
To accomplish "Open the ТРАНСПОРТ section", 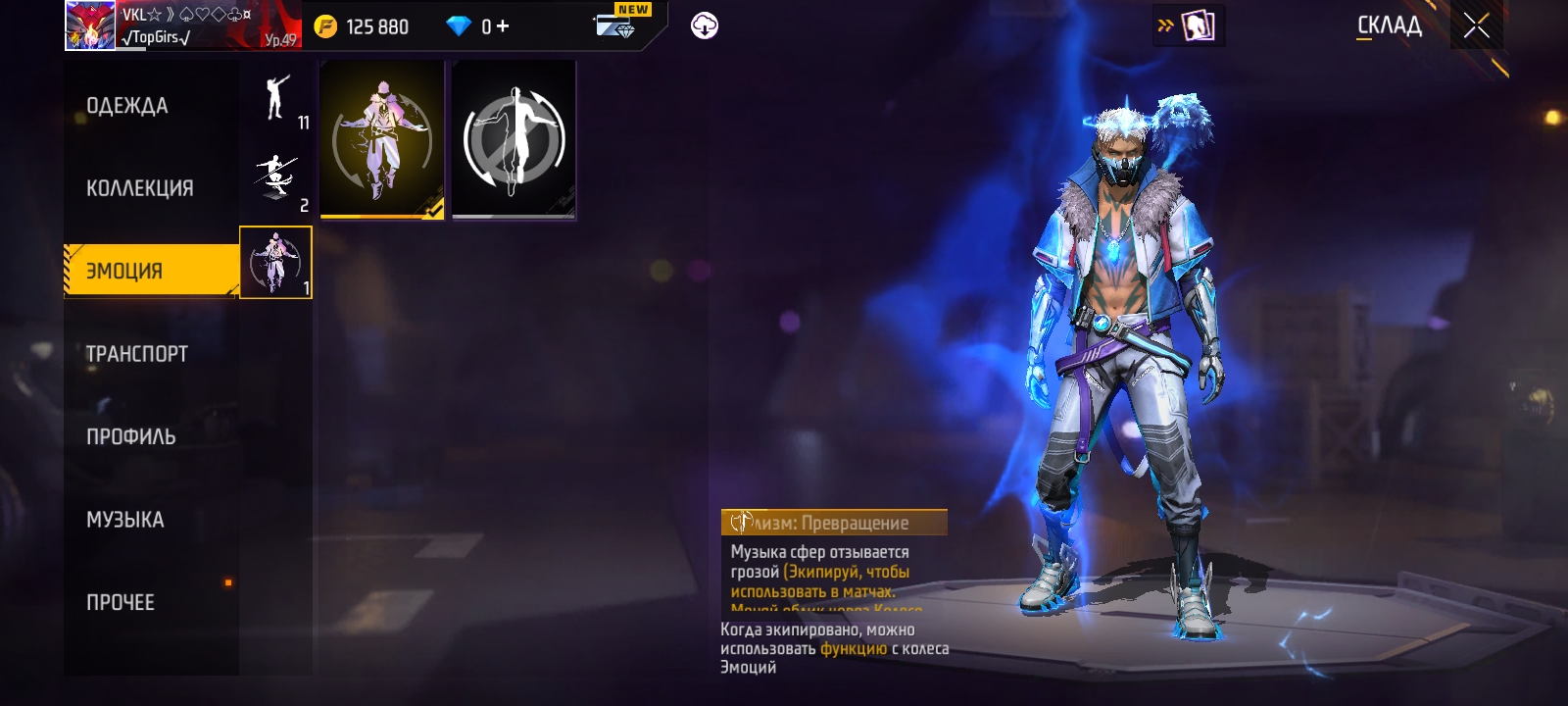I will click(136, 354).
